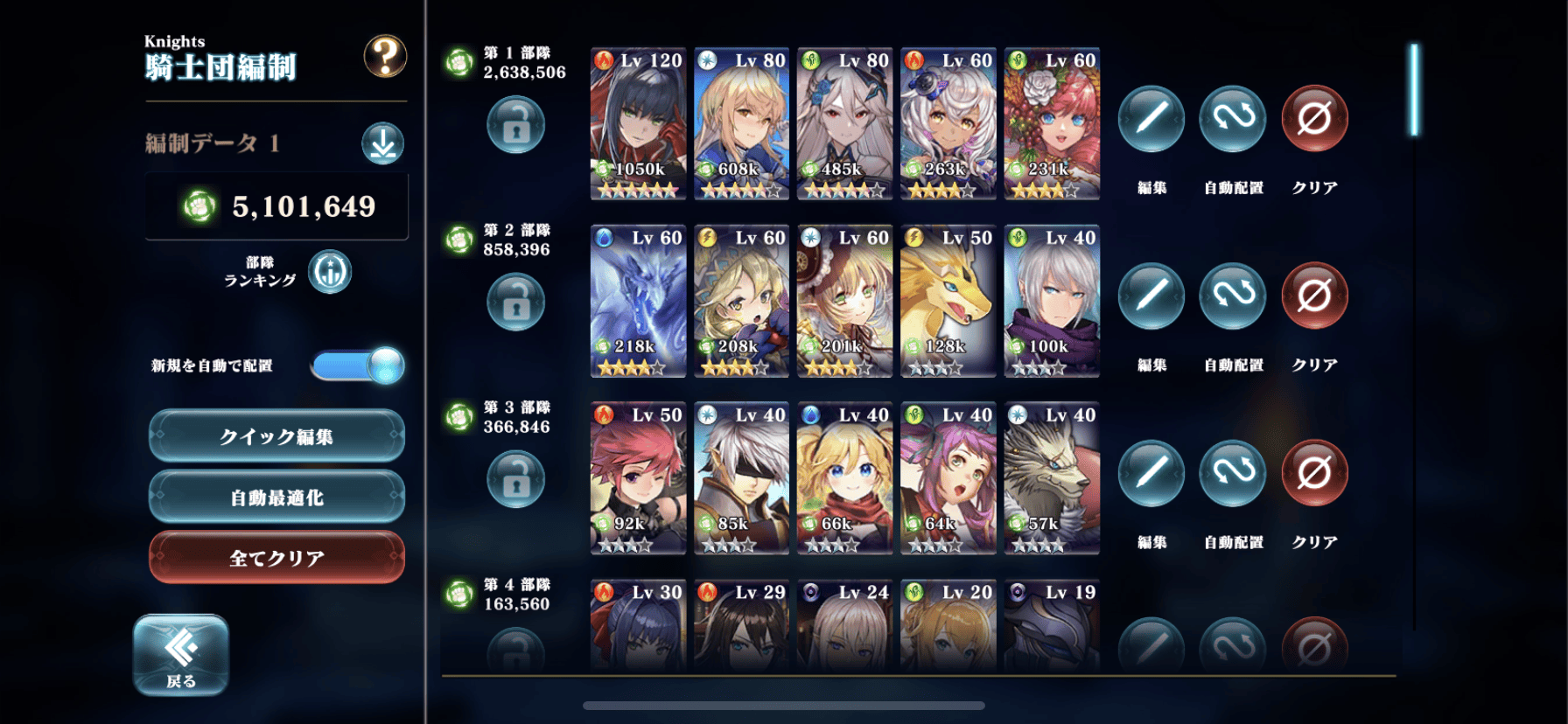The image size is (1568, 724).
Task: Go back with the 戻る button
Action: point(181,656)
